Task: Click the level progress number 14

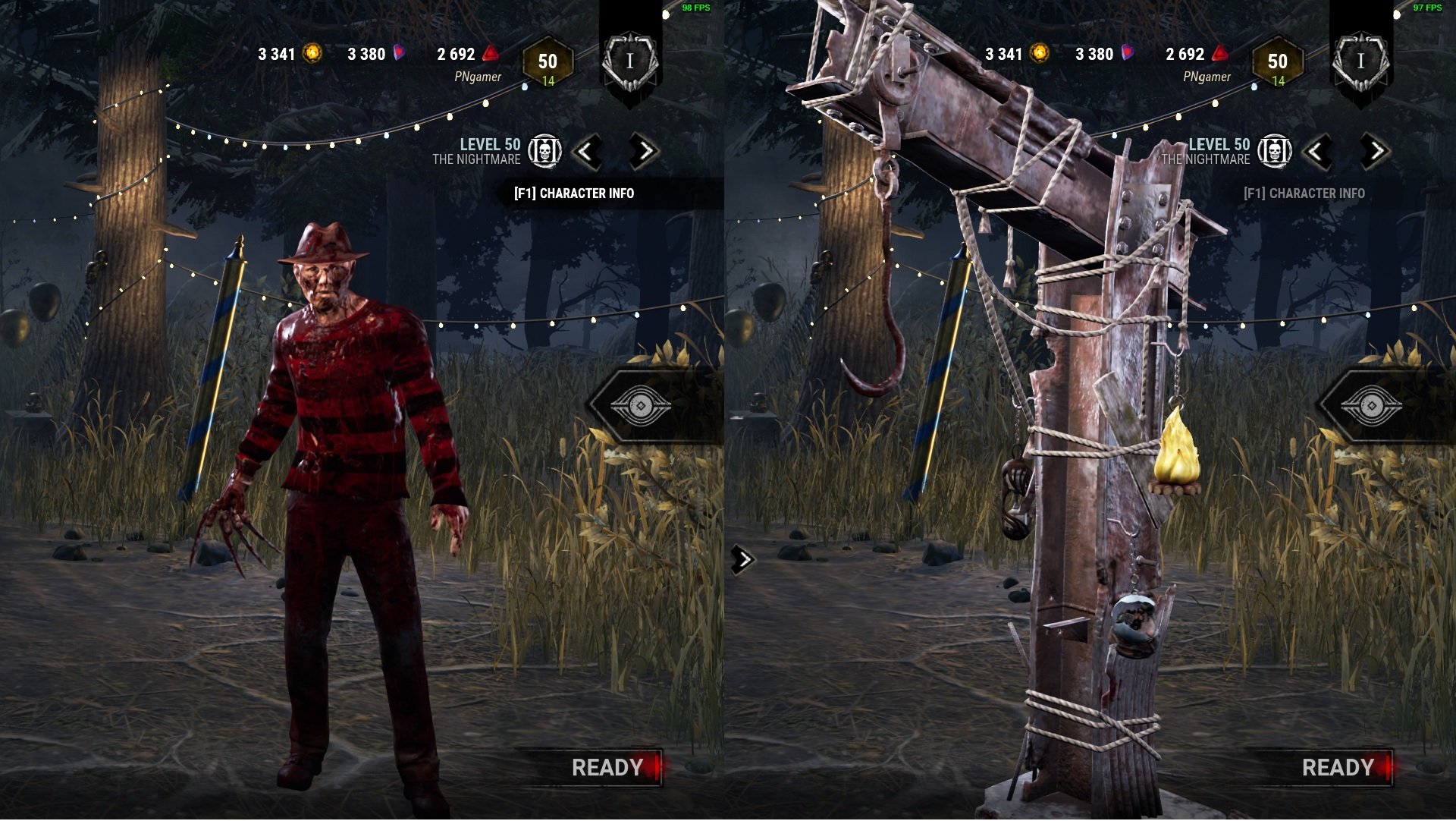Action: pos(550,81)
